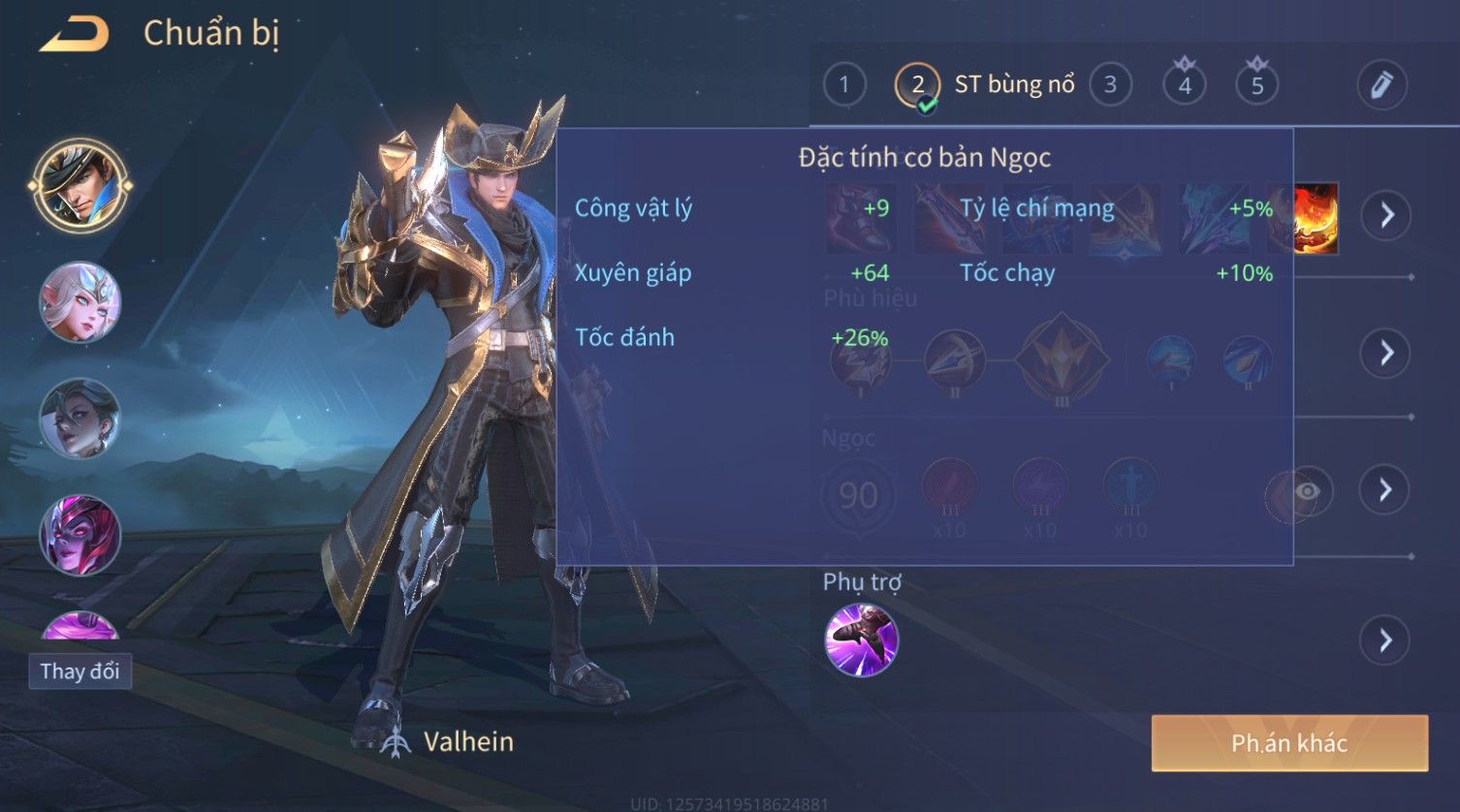
Task: Open build preset 4
Action: pyautogui.click(x=1184, y=85)
